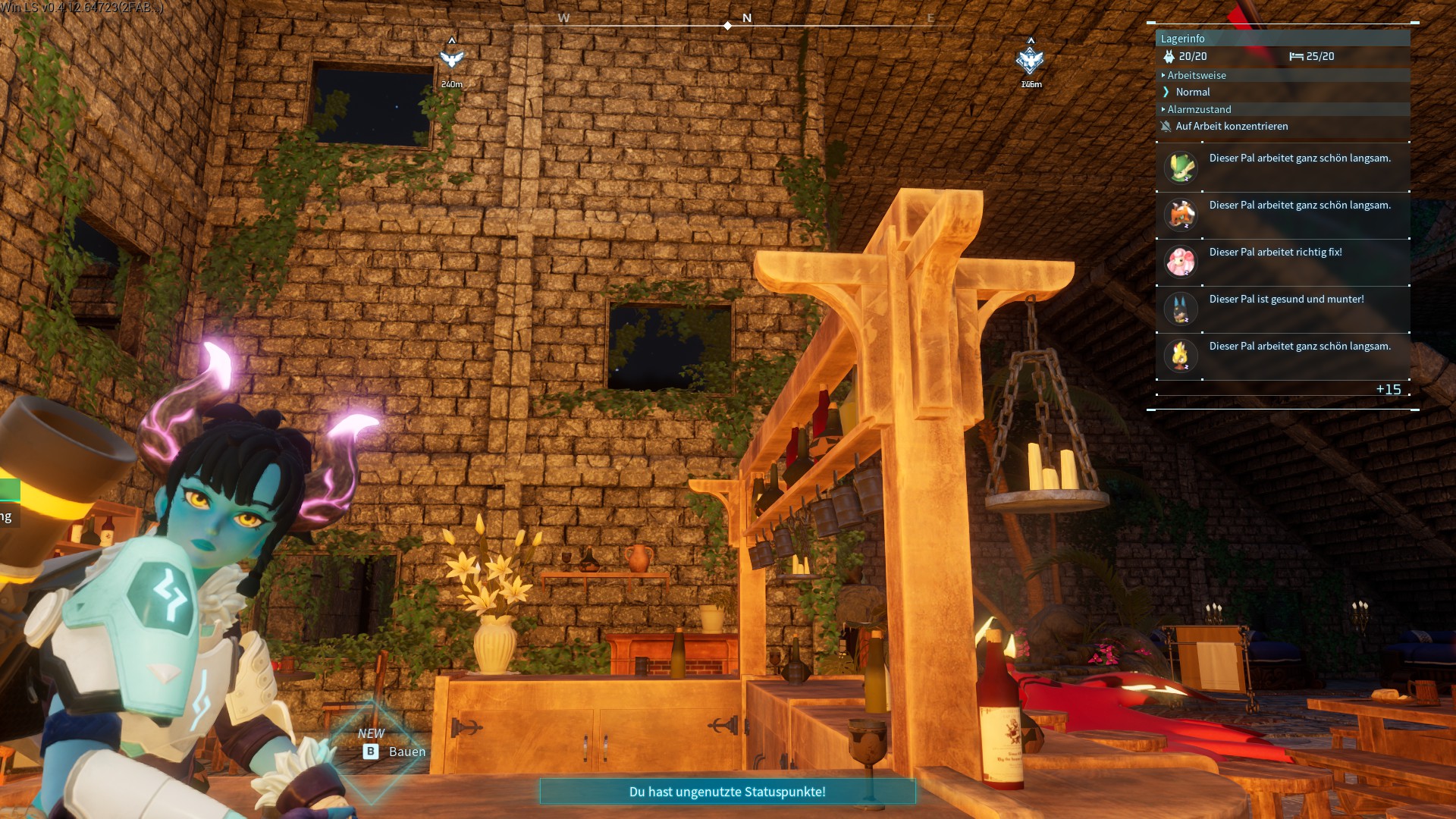Image resolution: width=1456 pixels, height=819 pixels.
Task: Select the yellow flame Pal row
Action: pos(1282,356)
